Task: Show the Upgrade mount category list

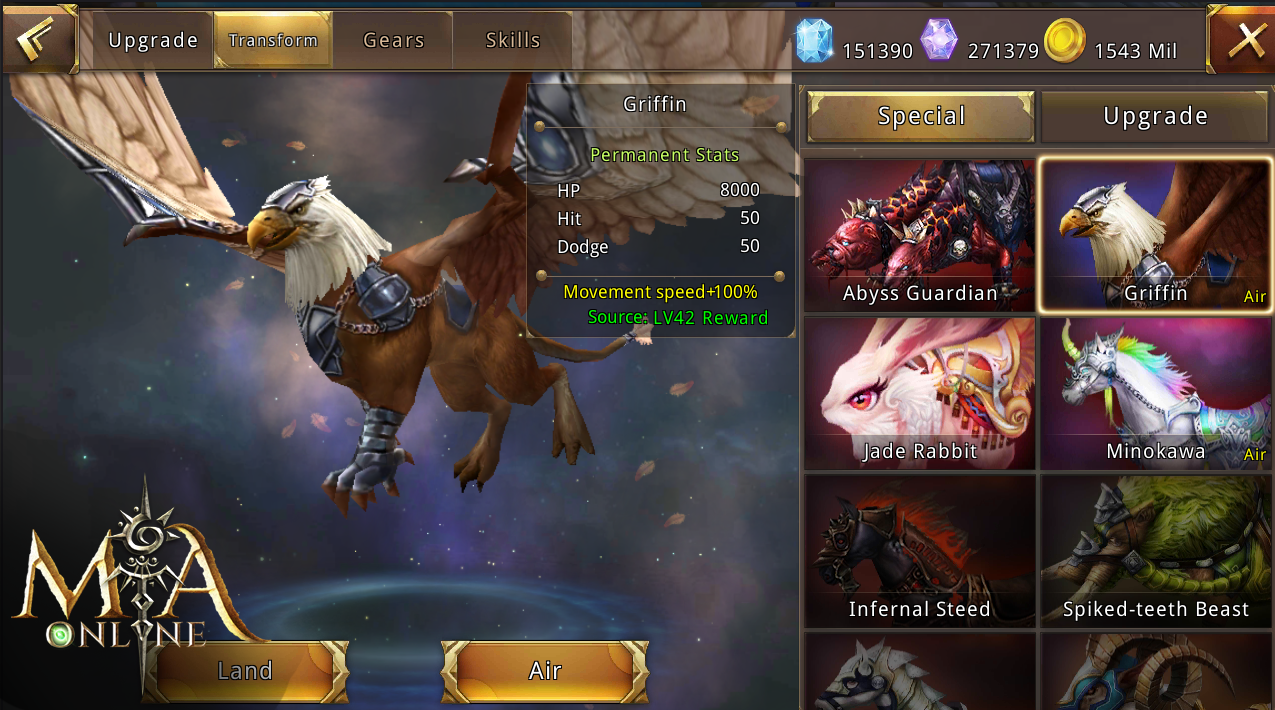Action: 1155,117
